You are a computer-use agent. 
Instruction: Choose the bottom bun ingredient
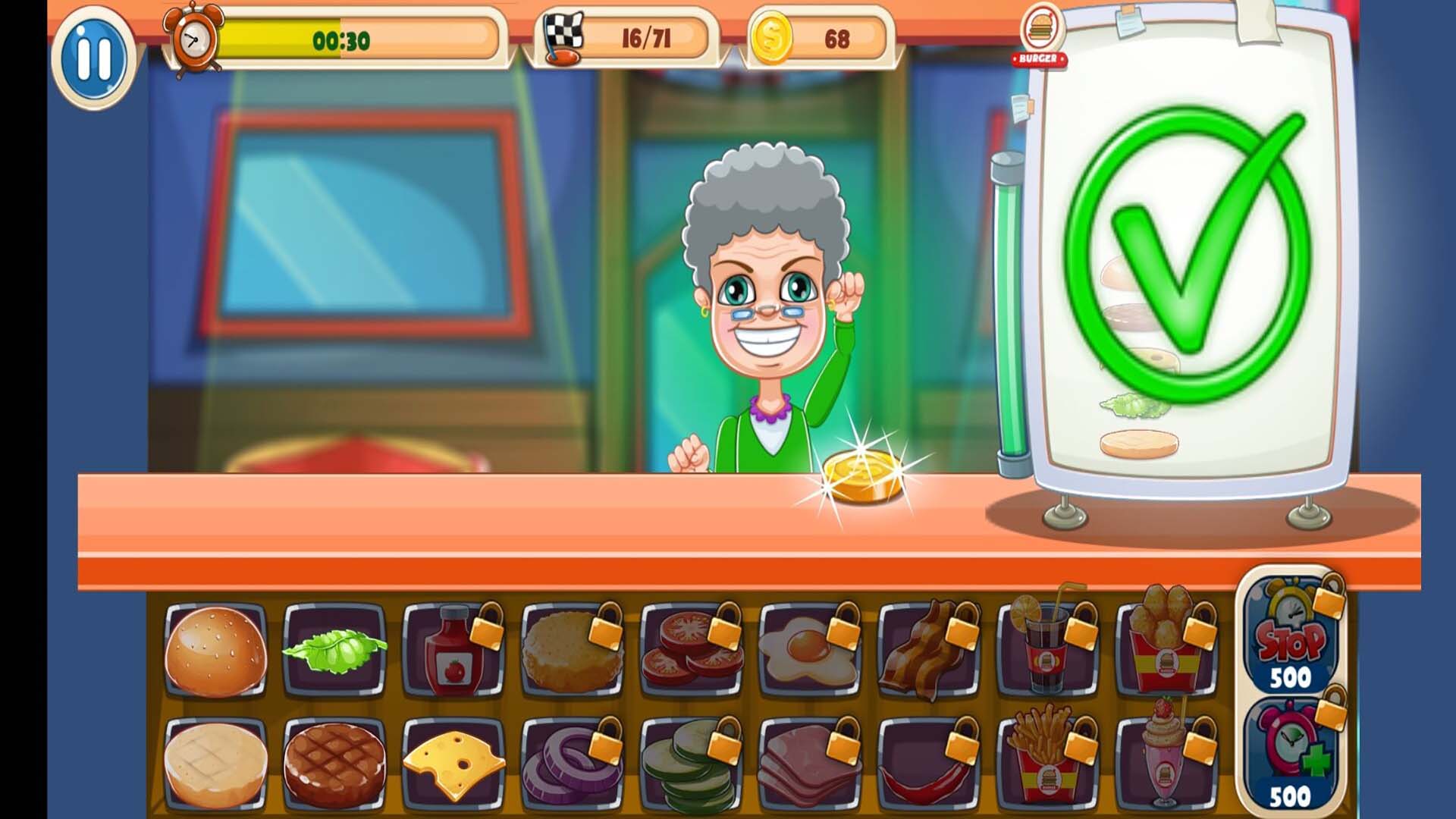tap(215, 764)
